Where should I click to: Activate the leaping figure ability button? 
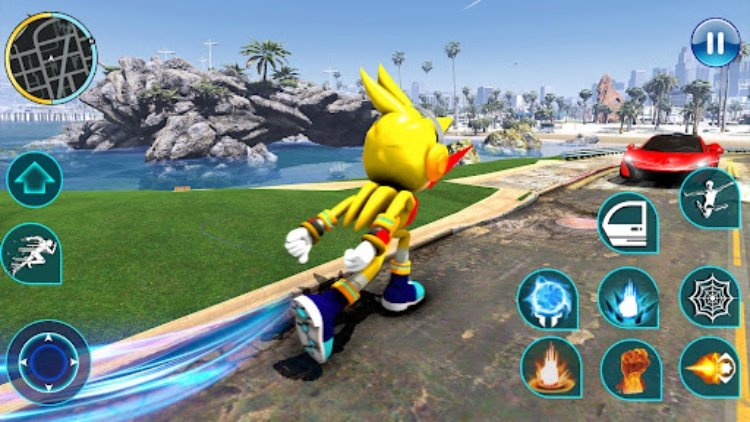(709, 197)
